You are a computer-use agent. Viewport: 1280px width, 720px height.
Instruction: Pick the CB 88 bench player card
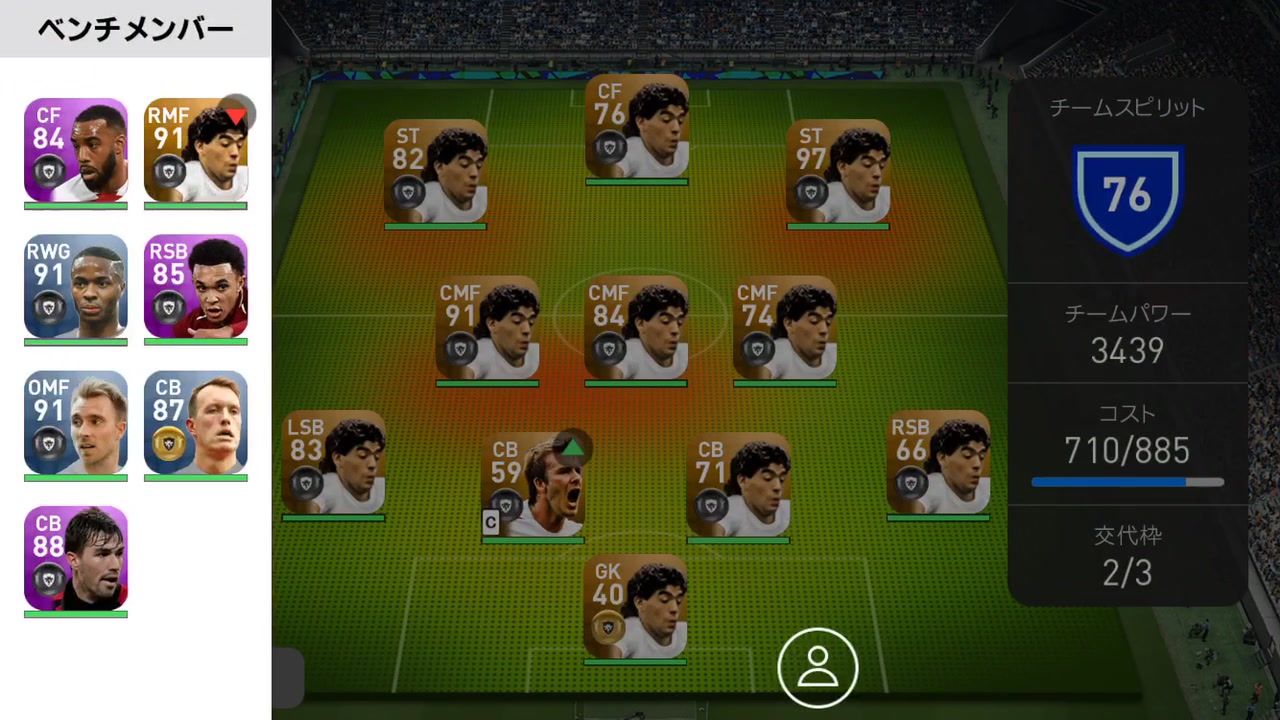click(x=76, y=558)
